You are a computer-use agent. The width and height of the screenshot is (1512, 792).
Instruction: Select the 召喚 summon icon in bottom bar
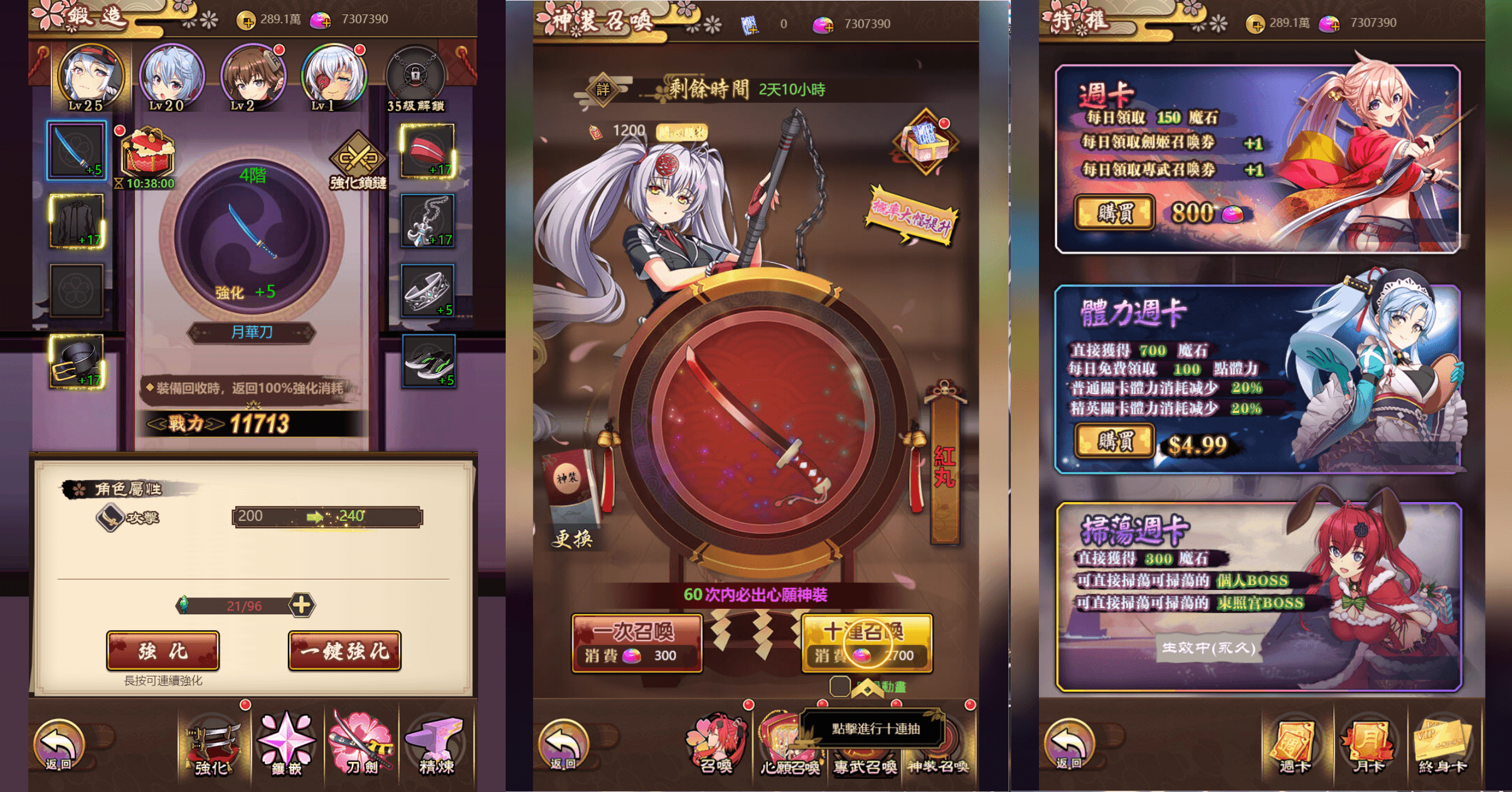pyautogui.click(x=715, y=748)
